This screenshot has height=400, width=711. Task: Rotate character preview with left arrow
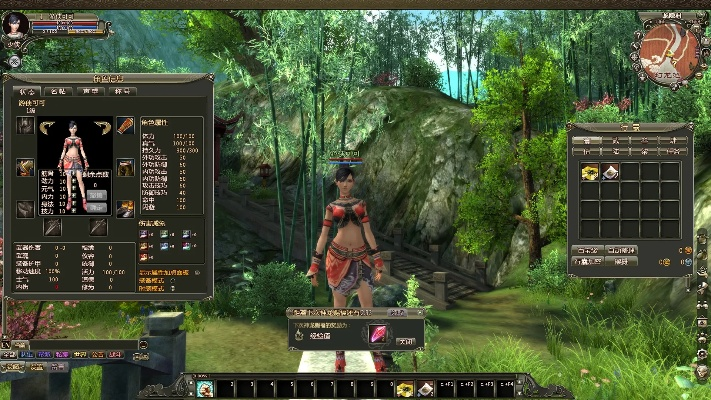coord(49,125)
